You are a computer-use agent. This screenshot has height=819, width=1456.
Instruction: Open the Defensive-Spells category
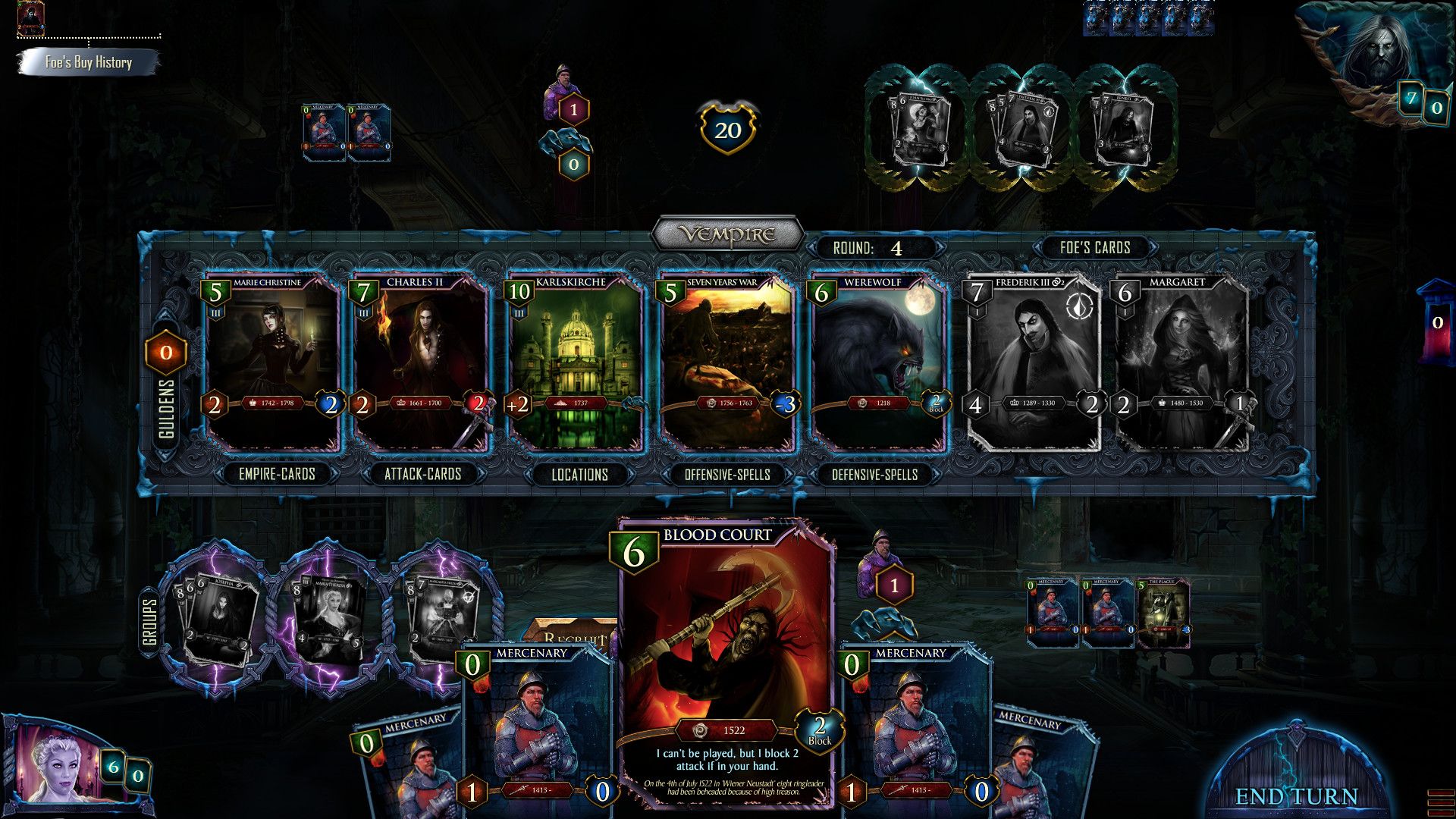click(874, 475)
